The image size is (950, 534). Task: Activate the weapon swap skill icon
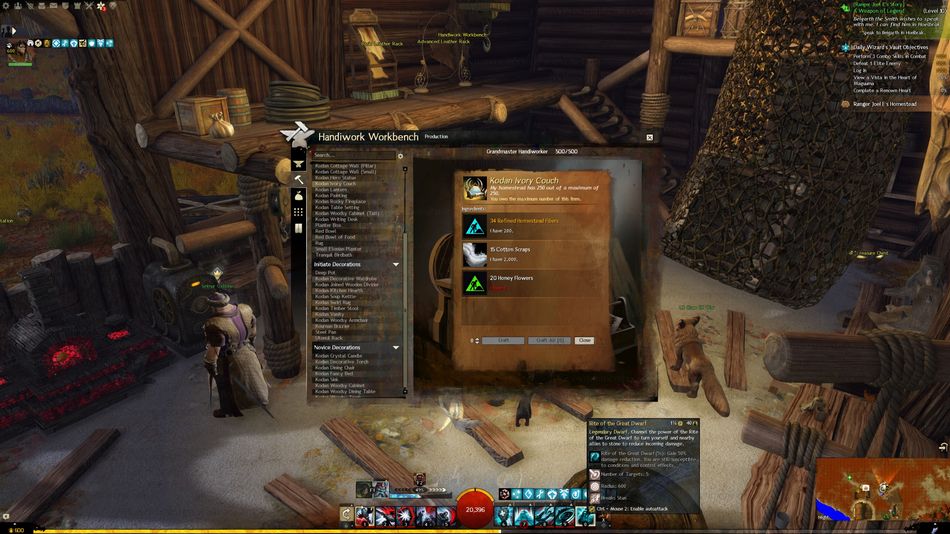346,515
